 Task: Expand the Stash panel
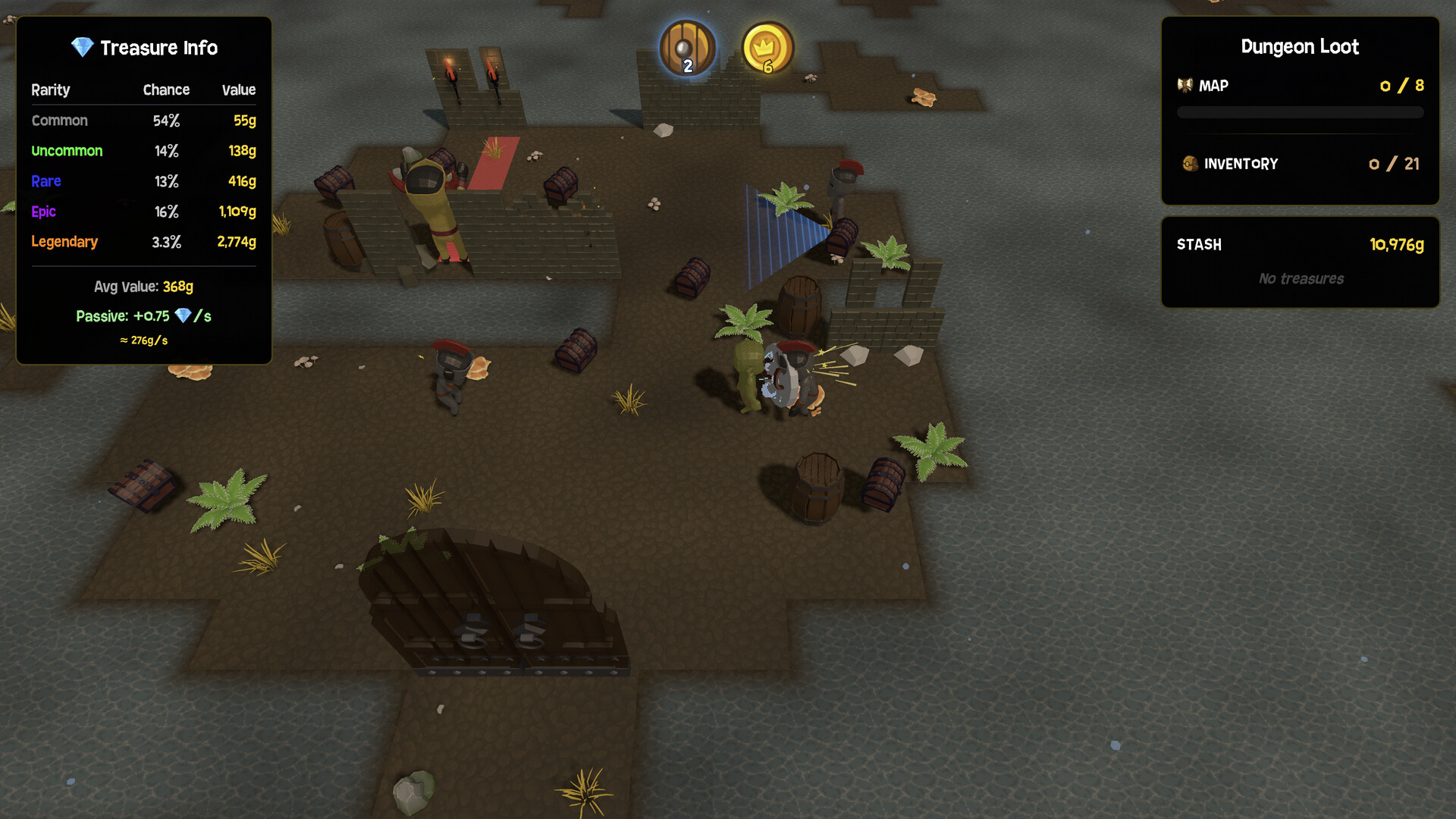(x=1198, y=244)
